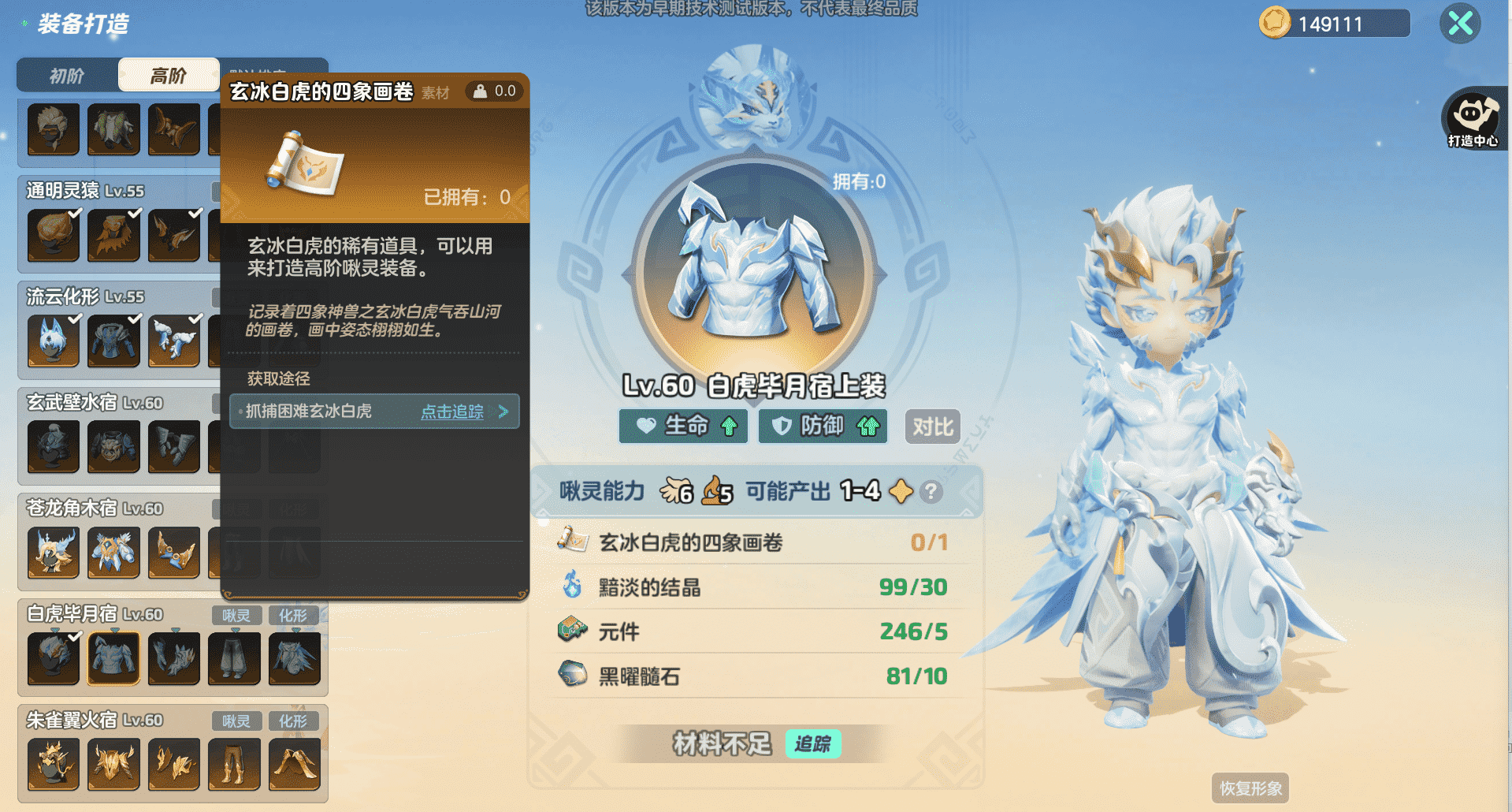Click the Lv.60 chest armor thumbnail
This screenshot has height=812, width=1512.
pos(113,658)
